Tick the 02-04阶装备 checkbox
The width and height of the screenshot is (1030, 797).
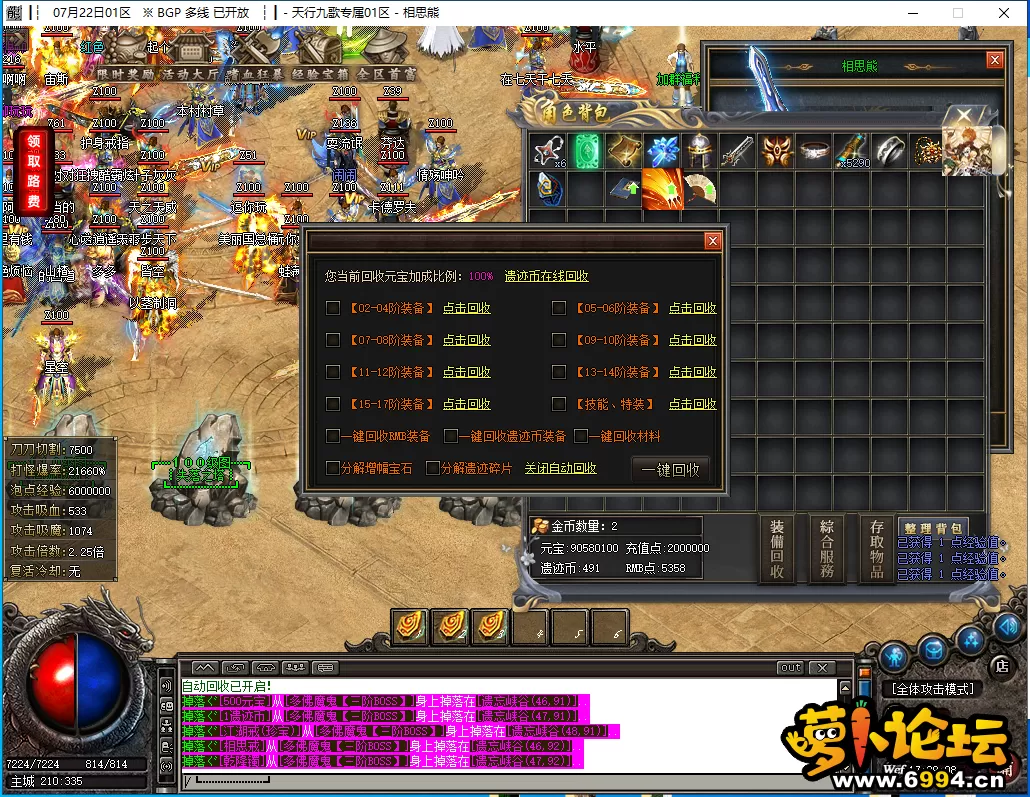333,308
